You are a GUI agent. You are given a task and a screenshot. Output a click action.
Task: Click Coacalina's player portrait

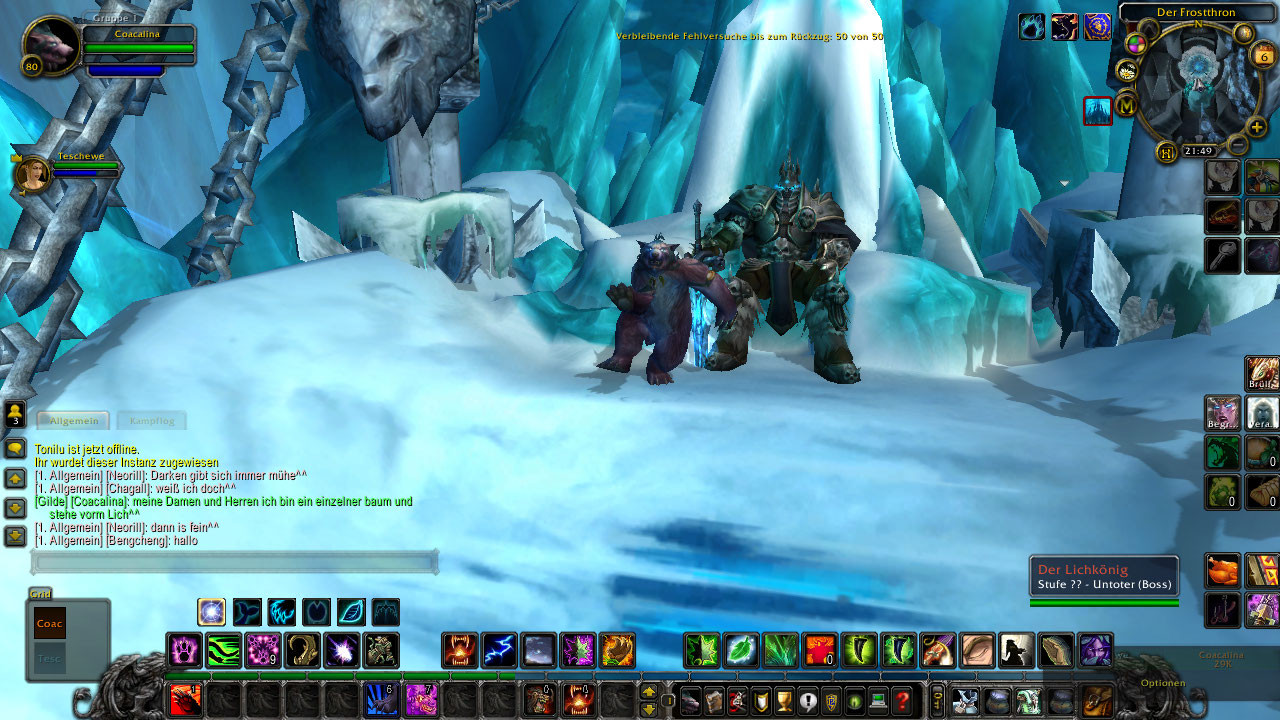click(x=51, y=46)
